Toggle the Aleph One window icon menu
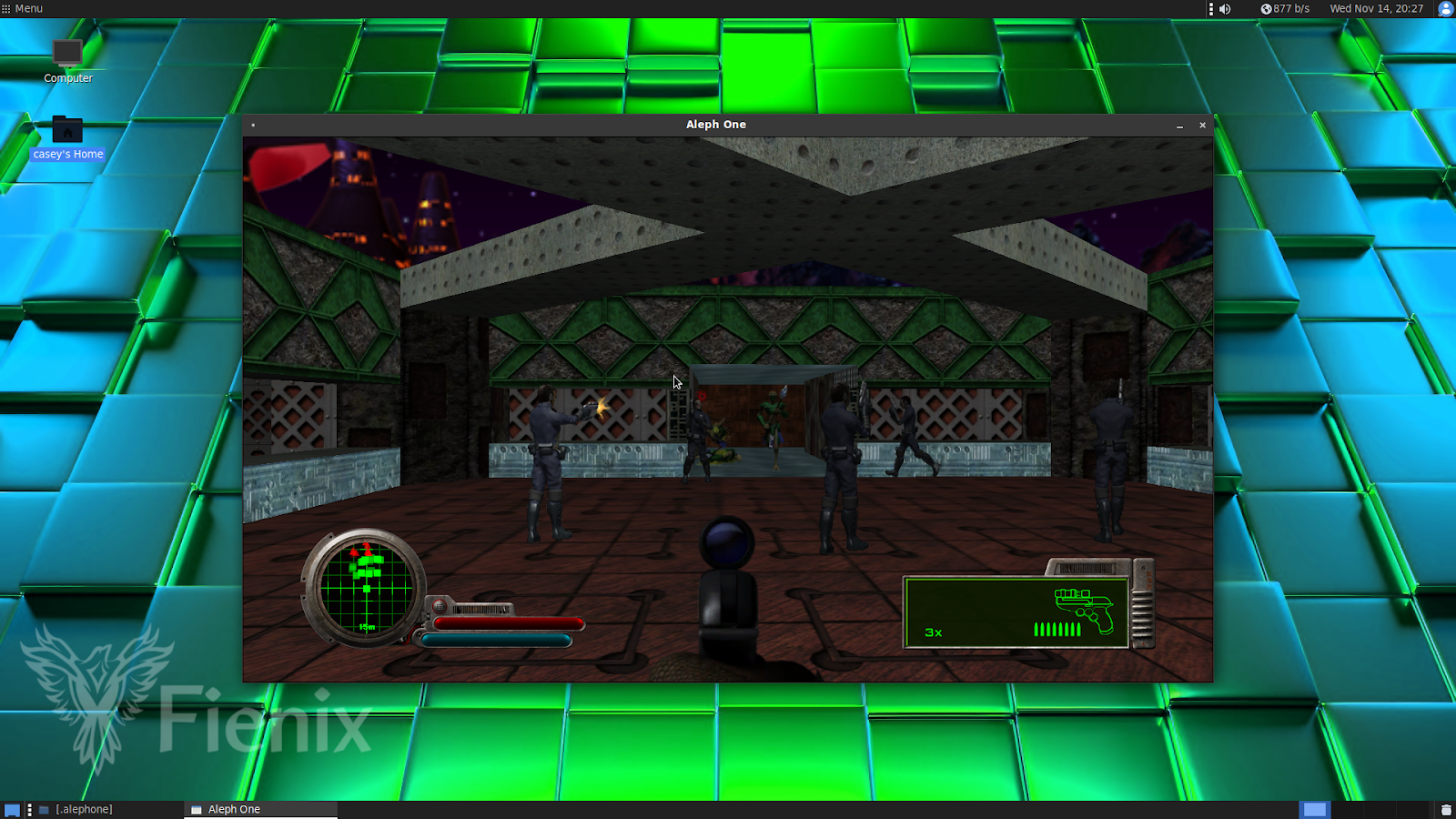 click(x=252, y=125)
